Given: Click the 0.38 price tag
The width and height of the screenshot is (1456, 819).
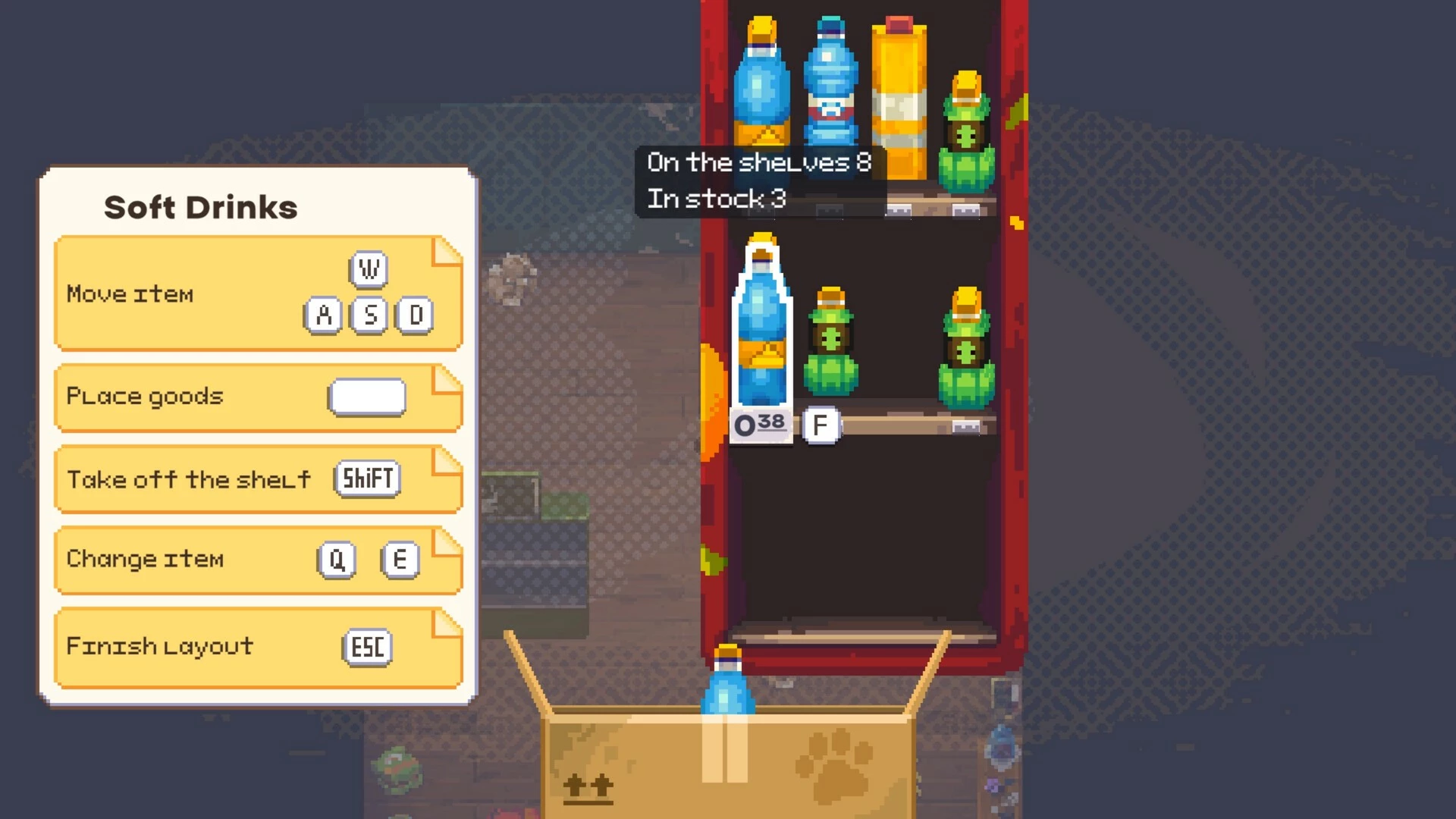Looking at the screenshot, I should pyautogui.click(x=760, y=425).
